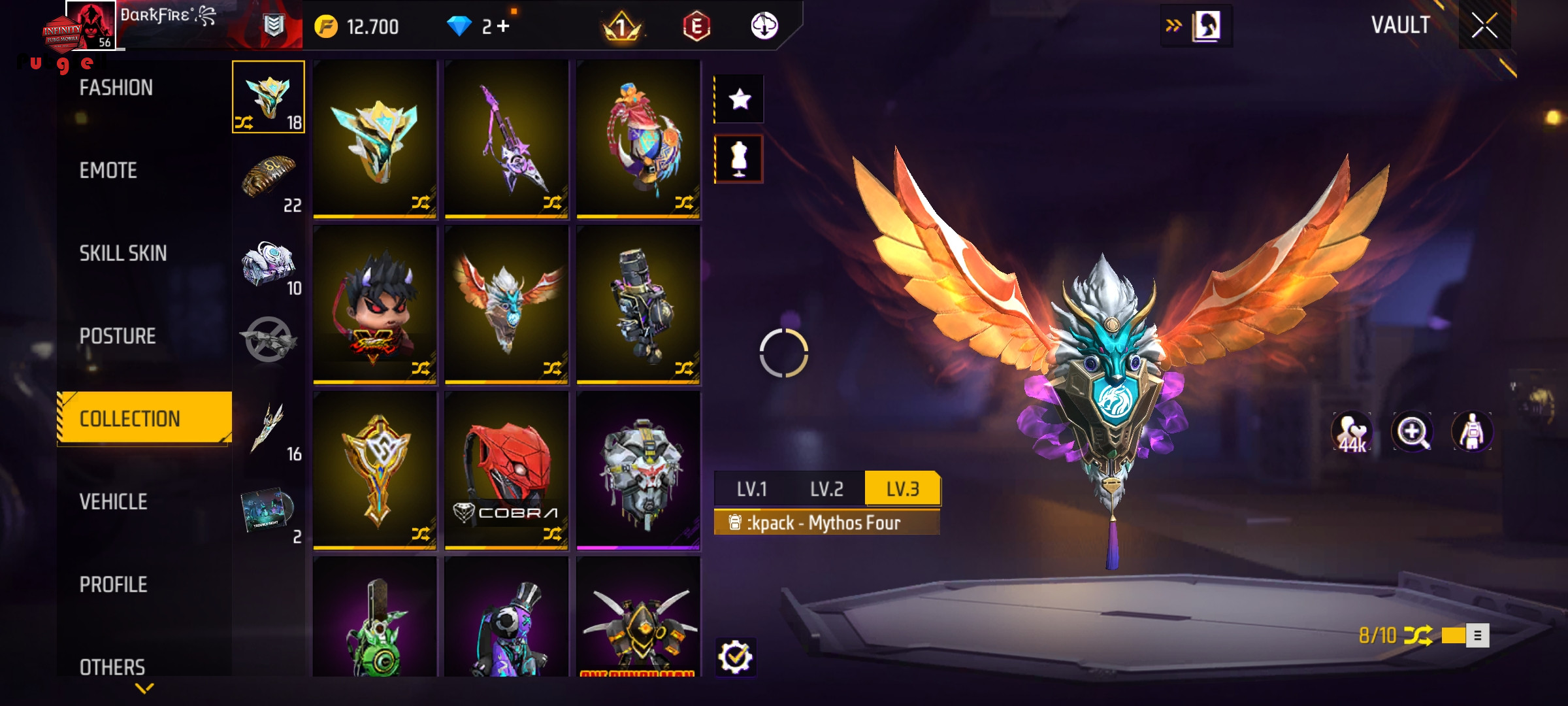Switch to LV.2 backpack level

coord(827,489)
